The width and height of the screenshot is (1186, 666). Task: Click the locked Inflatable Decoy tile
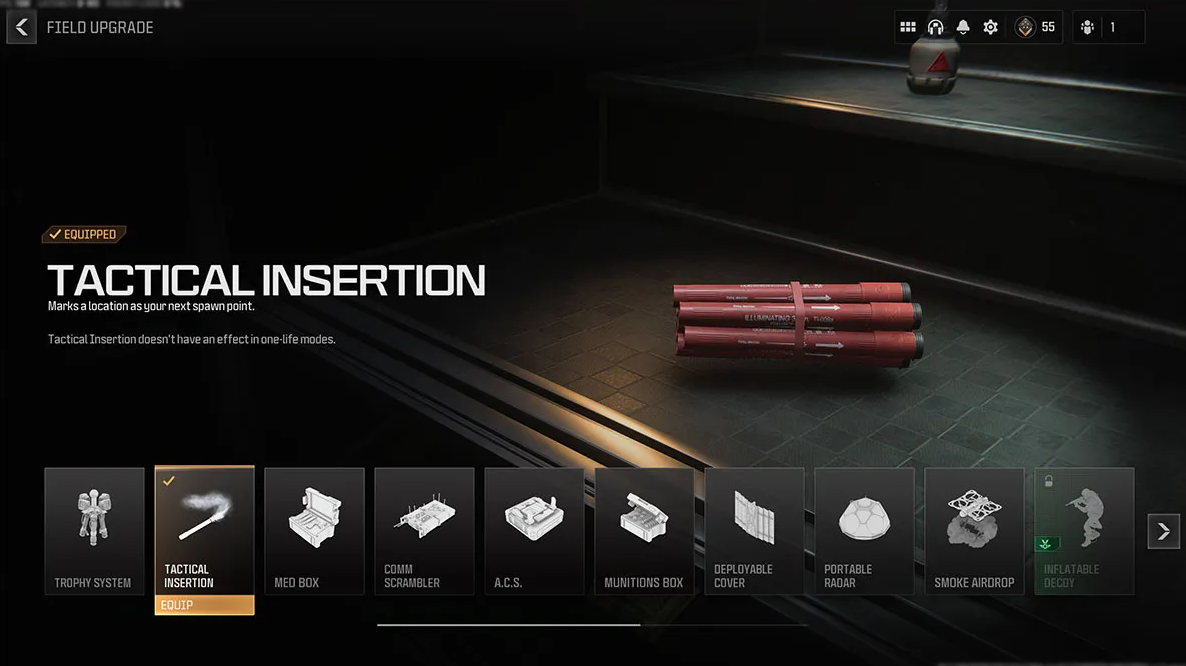pyautogui.click(x=1084, y=531)
